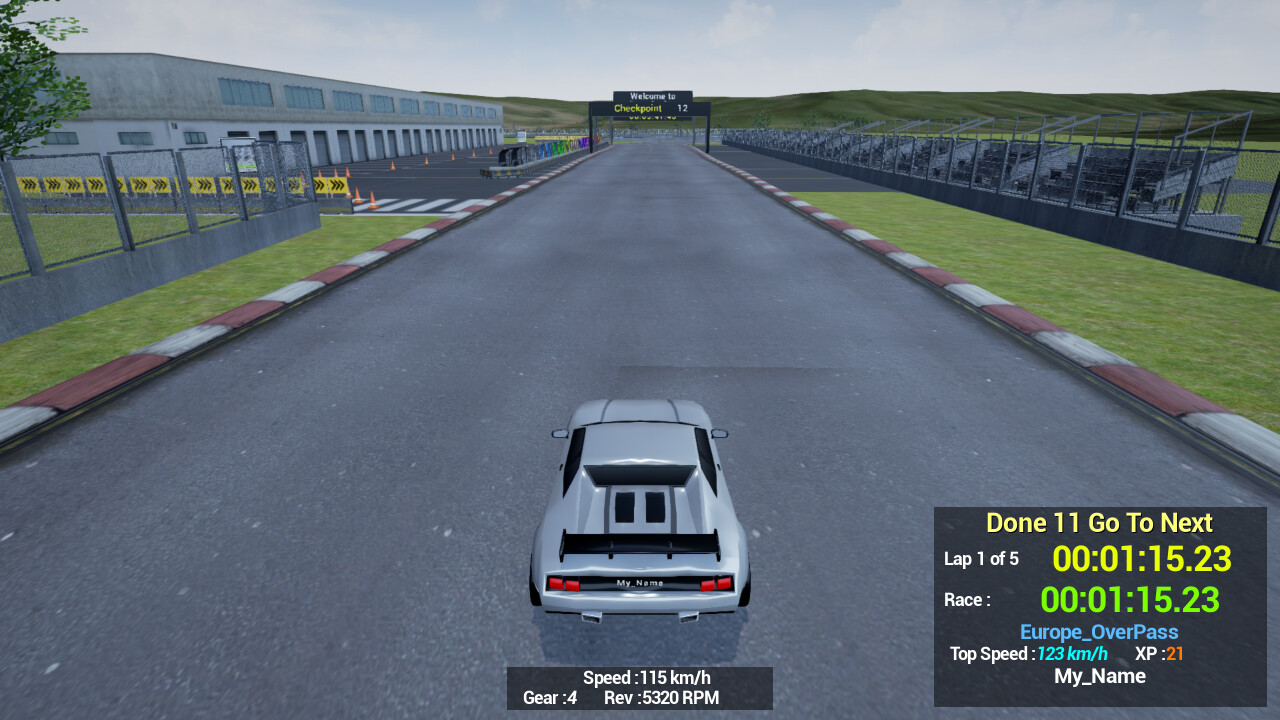
Task: Select the My_Name player label in HUD
Action: point(1099,675)
